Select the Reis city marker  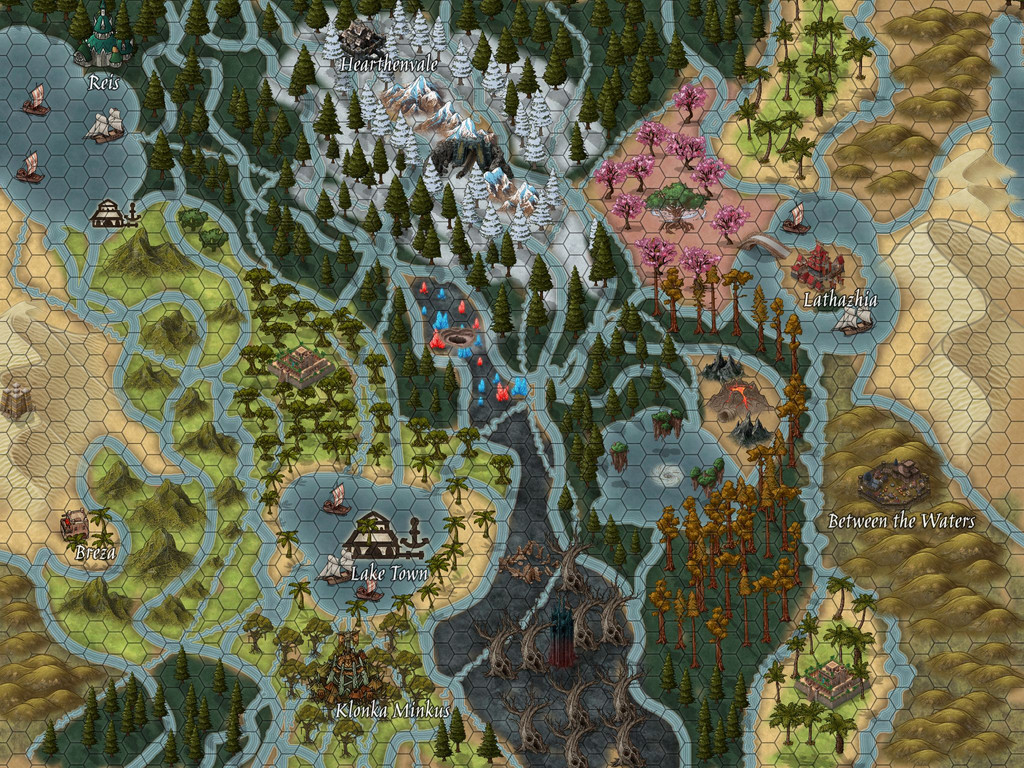click(103, 40)
